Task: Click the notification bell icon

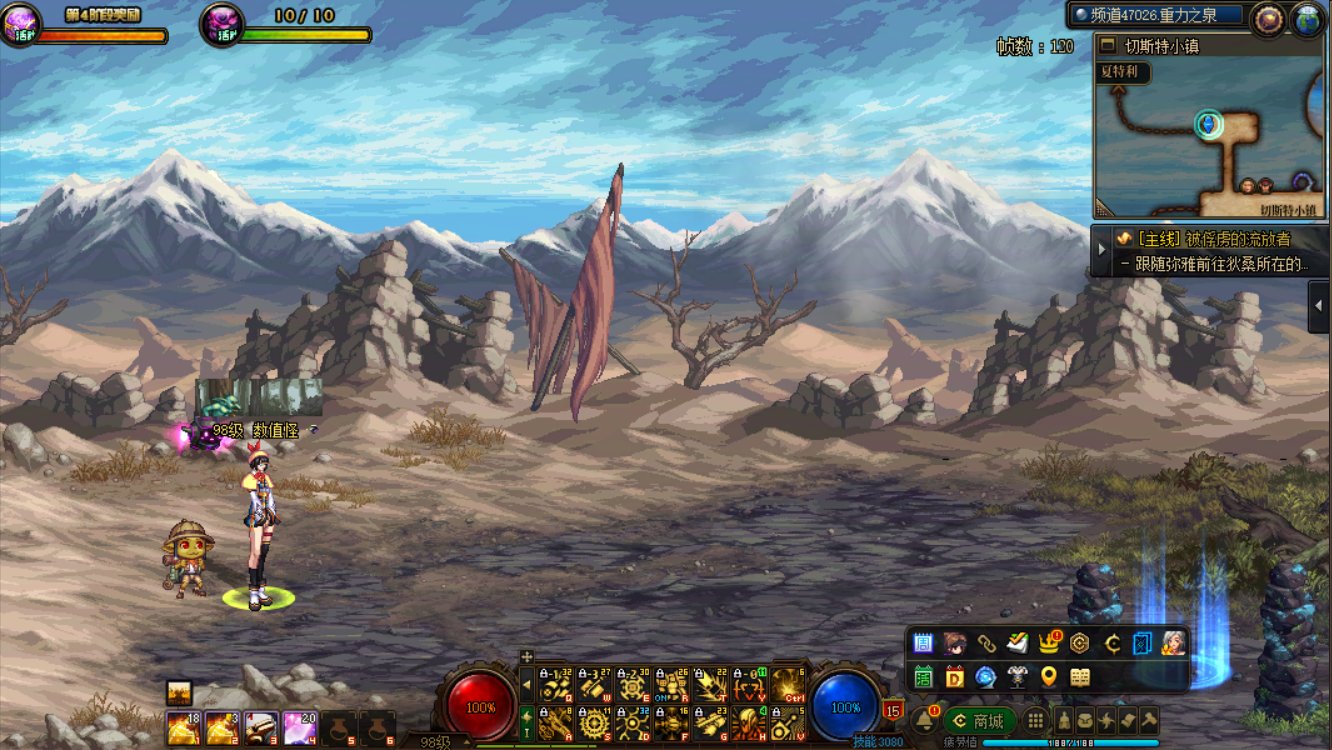Action: [x=926, y=720]
